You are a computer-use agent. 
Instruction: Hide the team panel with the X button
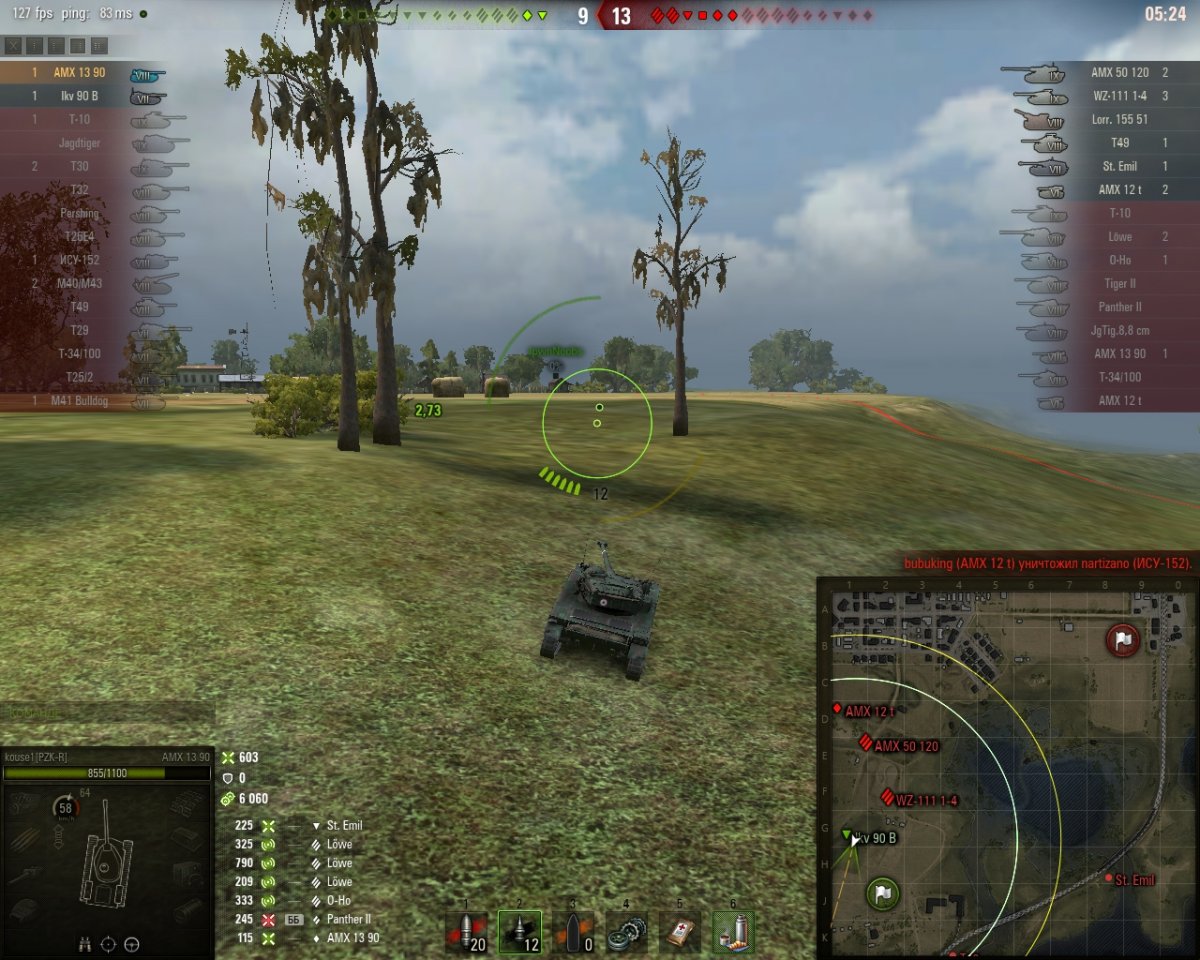coord(13,46)
